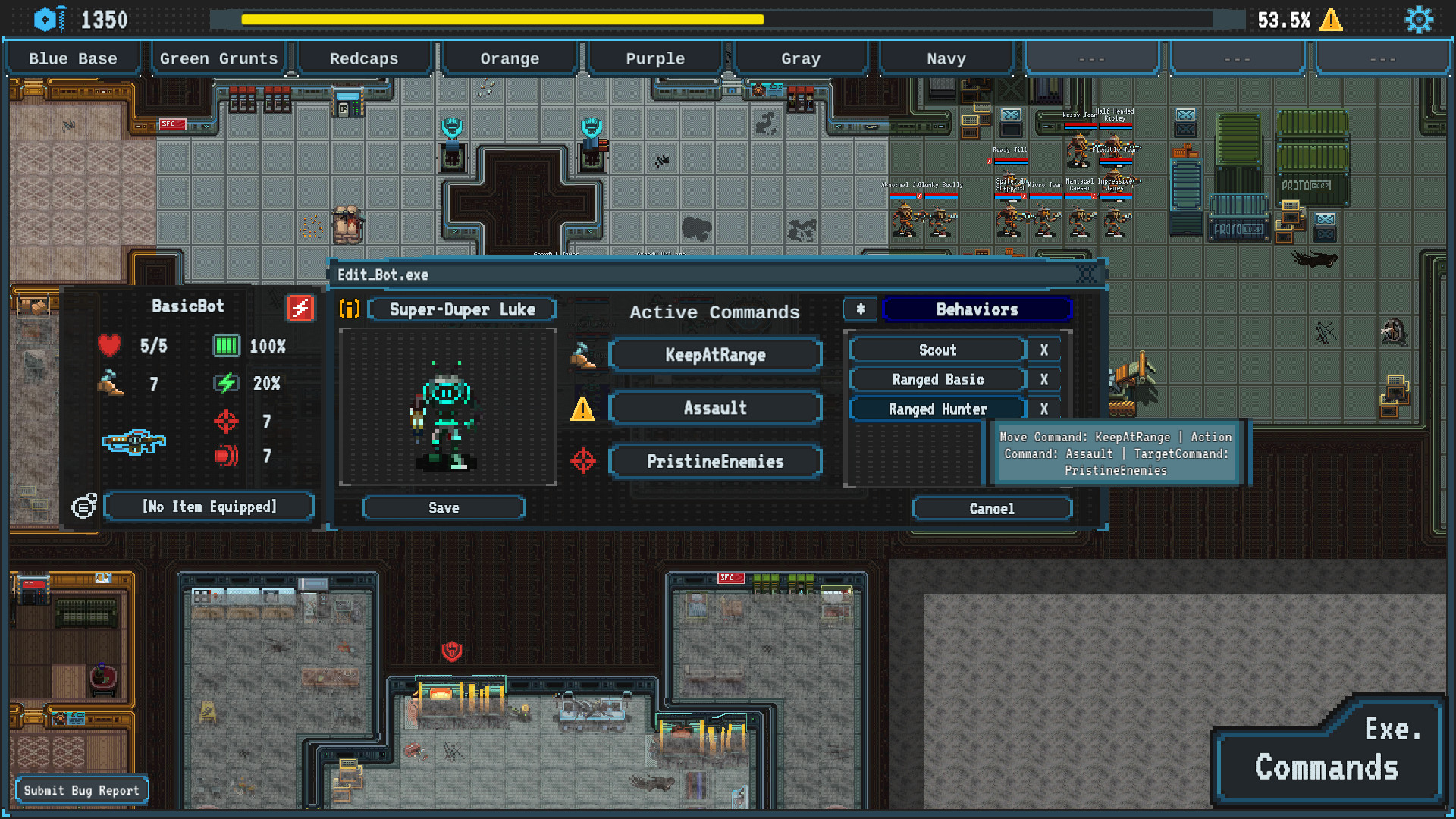Image resolution: width=1456 pixels, height=819 pixels.
Task: Click the info icon next to Super-Duper Luke
Action: pyautogui.click(x=349, y=309)
